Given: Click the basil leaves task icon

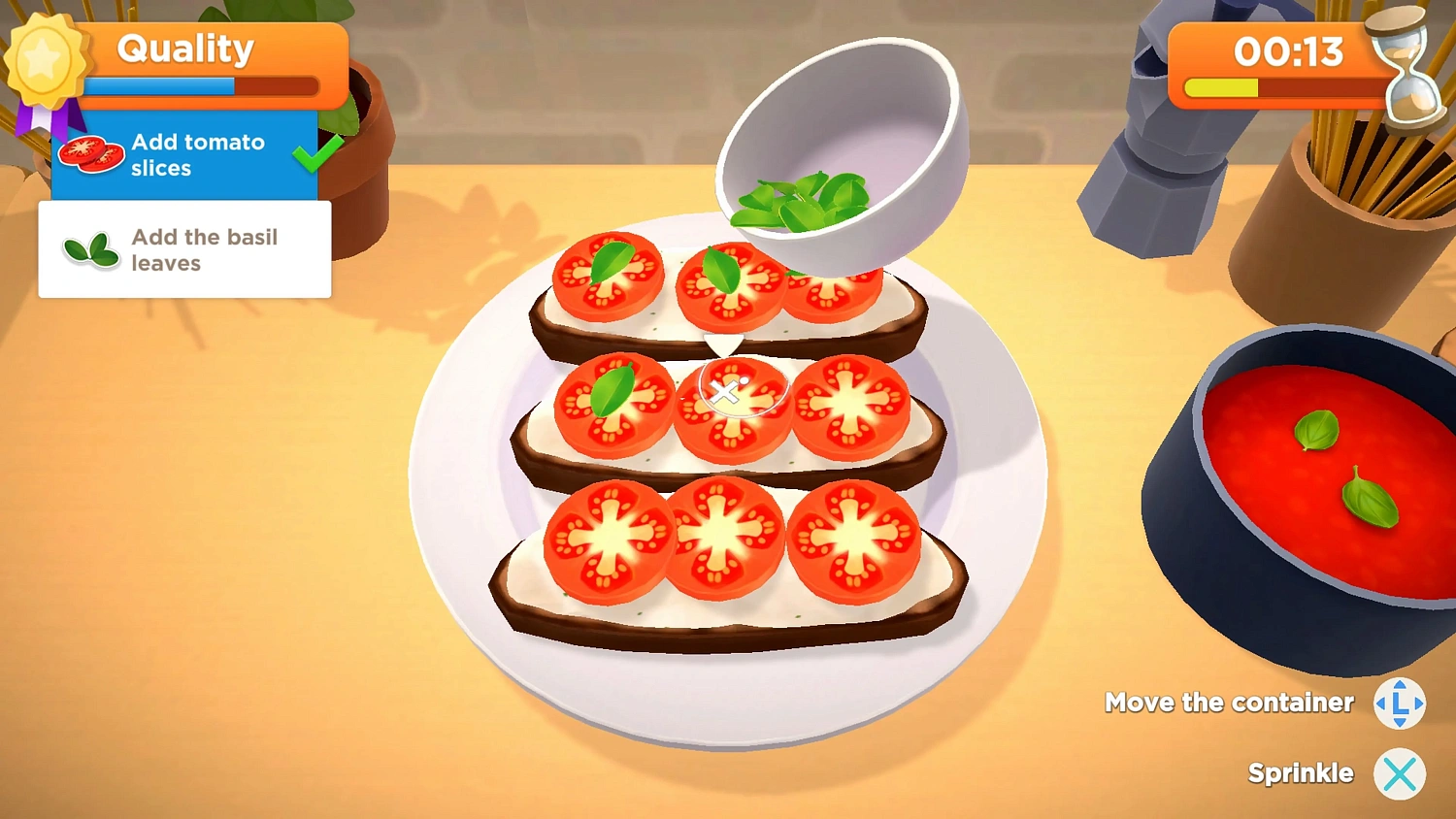Looking at the screenshot, I should 89,249.
